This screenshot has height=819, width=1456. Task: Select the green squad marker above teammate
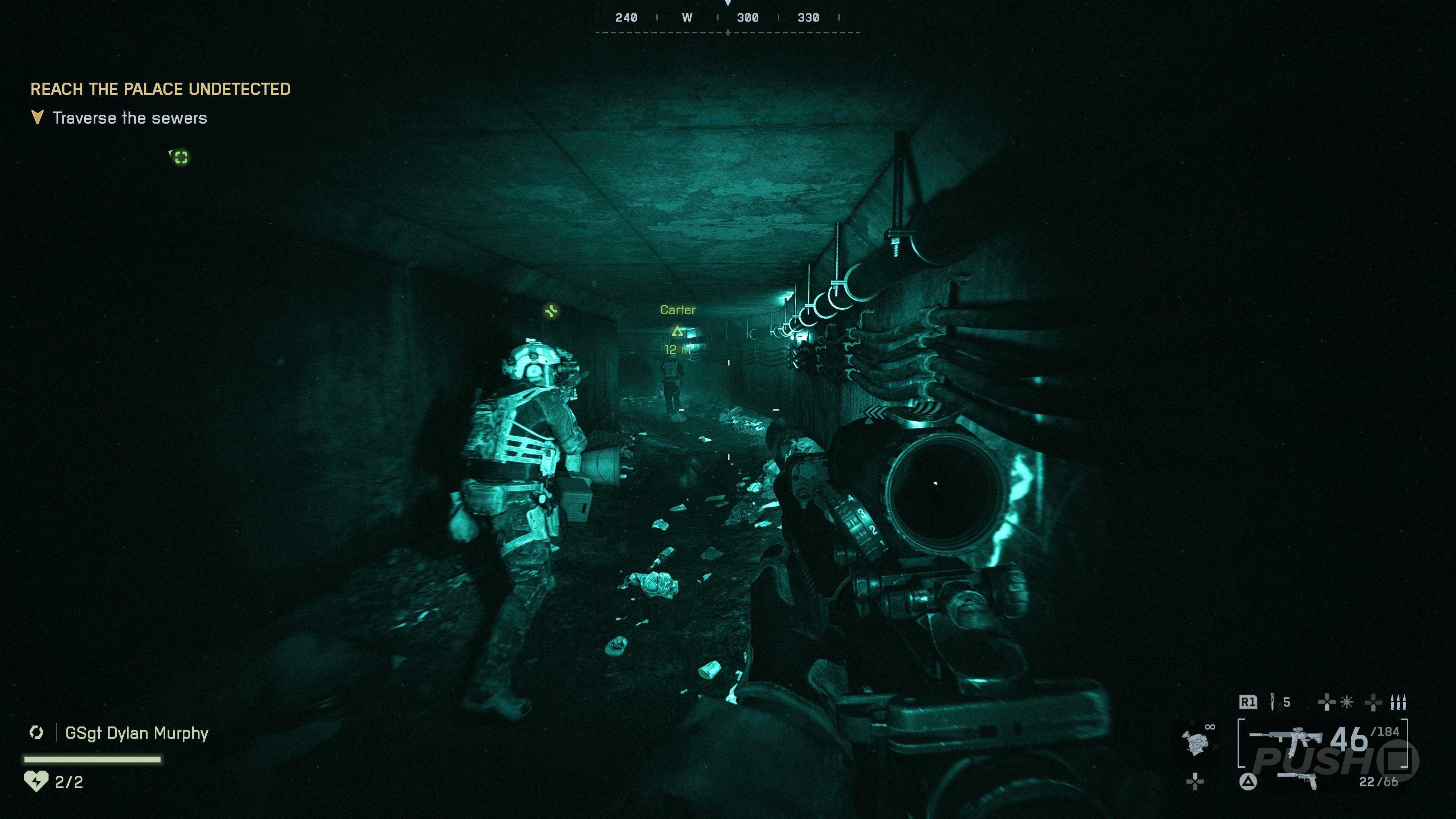pos(551,311)
